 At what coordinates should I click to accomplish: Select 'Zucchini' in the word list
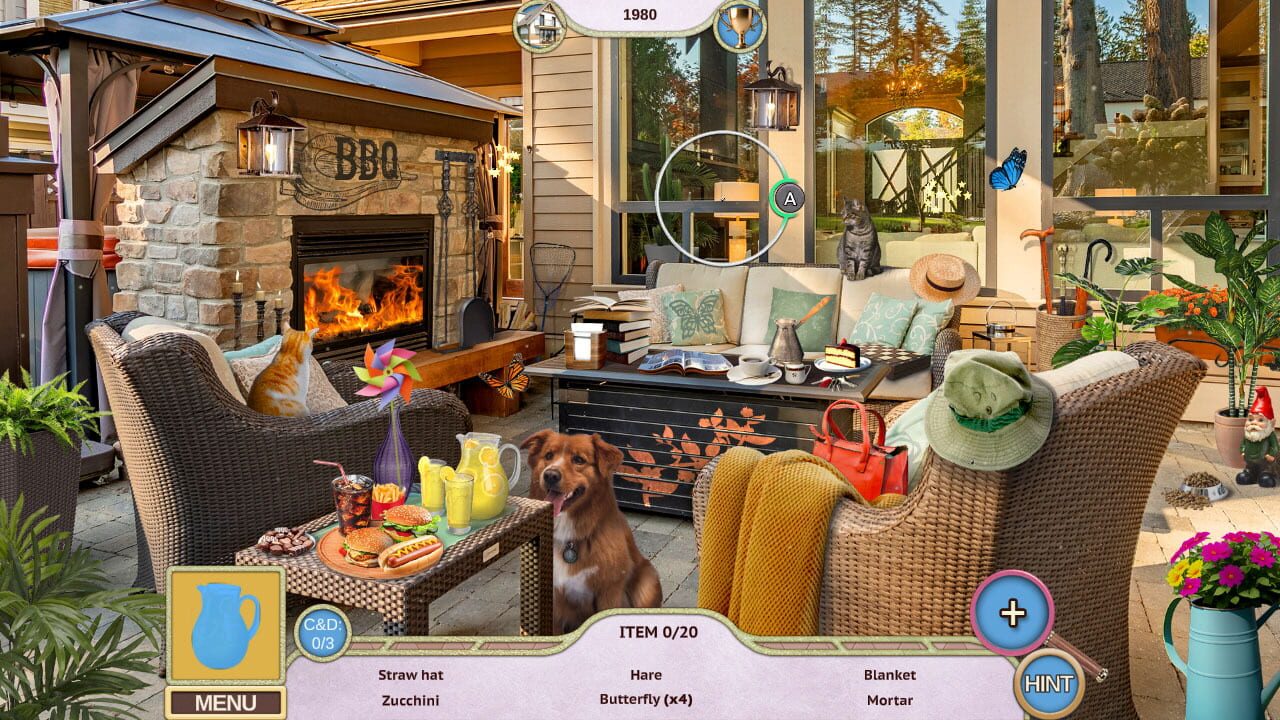click(x=412, y=701)
